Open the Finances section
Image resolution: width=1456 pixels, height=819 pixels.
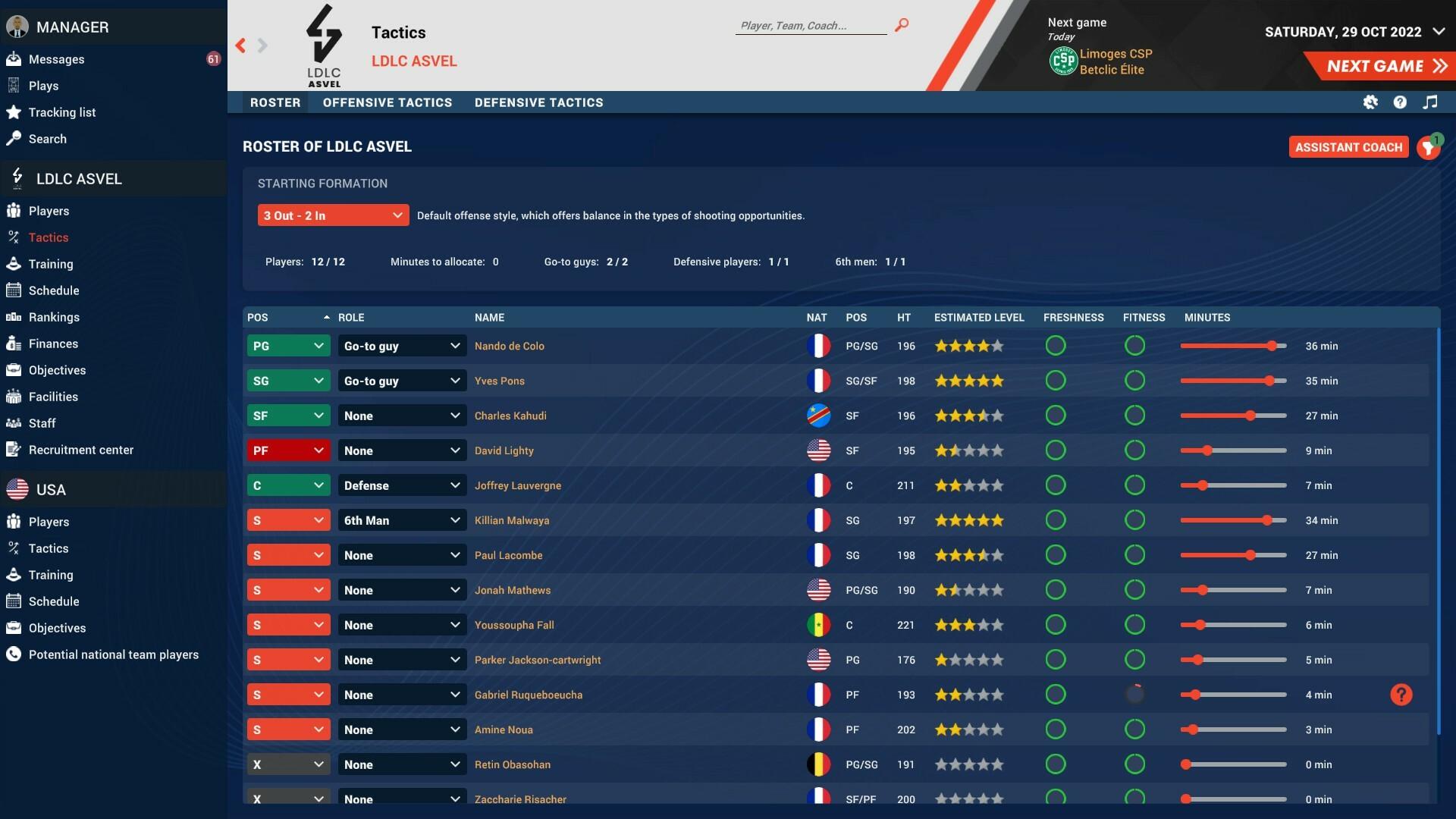(x=53, y=344)
